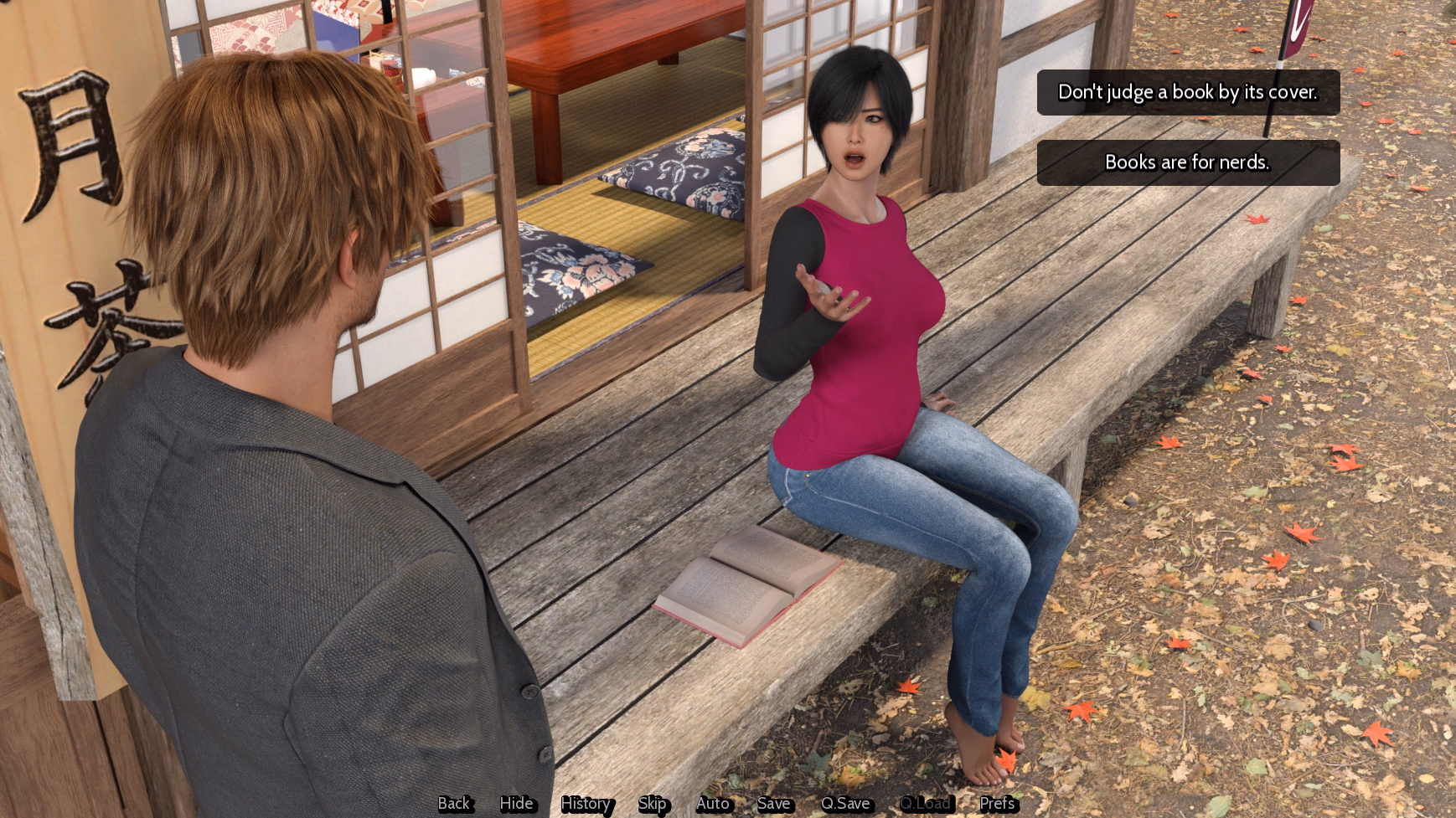Choose "Don't judge a book by its cover."
This screenshot has width=1456, height=818.
tap(1188, 92)
